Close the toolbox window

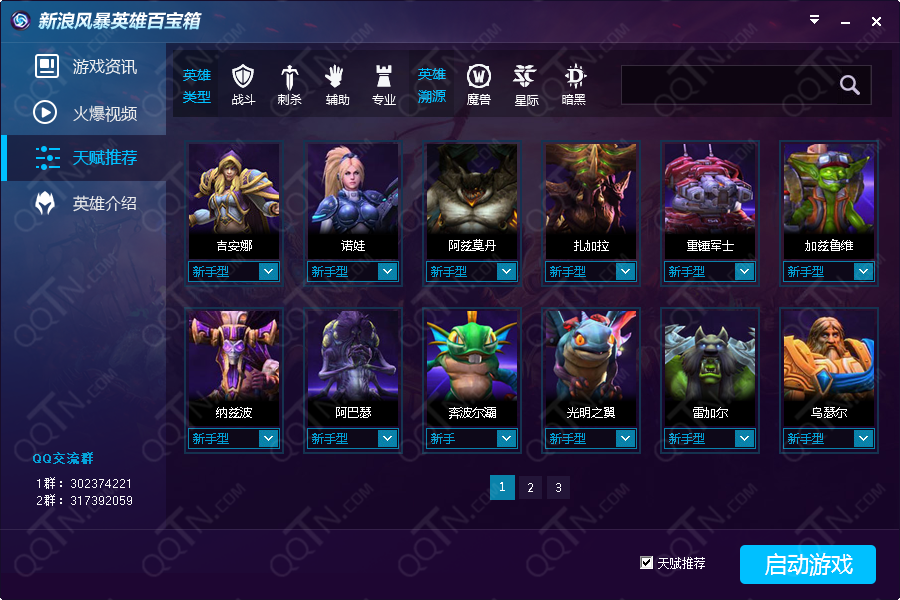[x=876, y=21]
